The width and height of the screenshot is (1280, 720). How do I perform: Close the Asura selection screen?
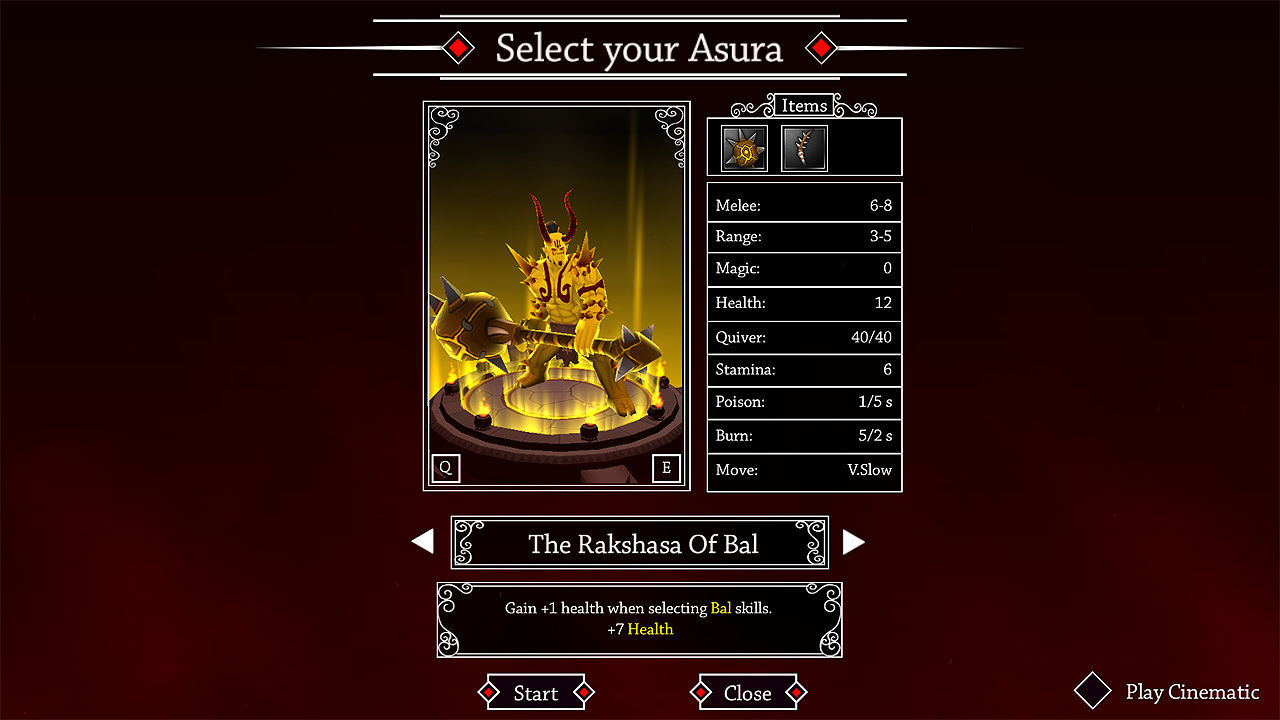[x=747, y=692]
